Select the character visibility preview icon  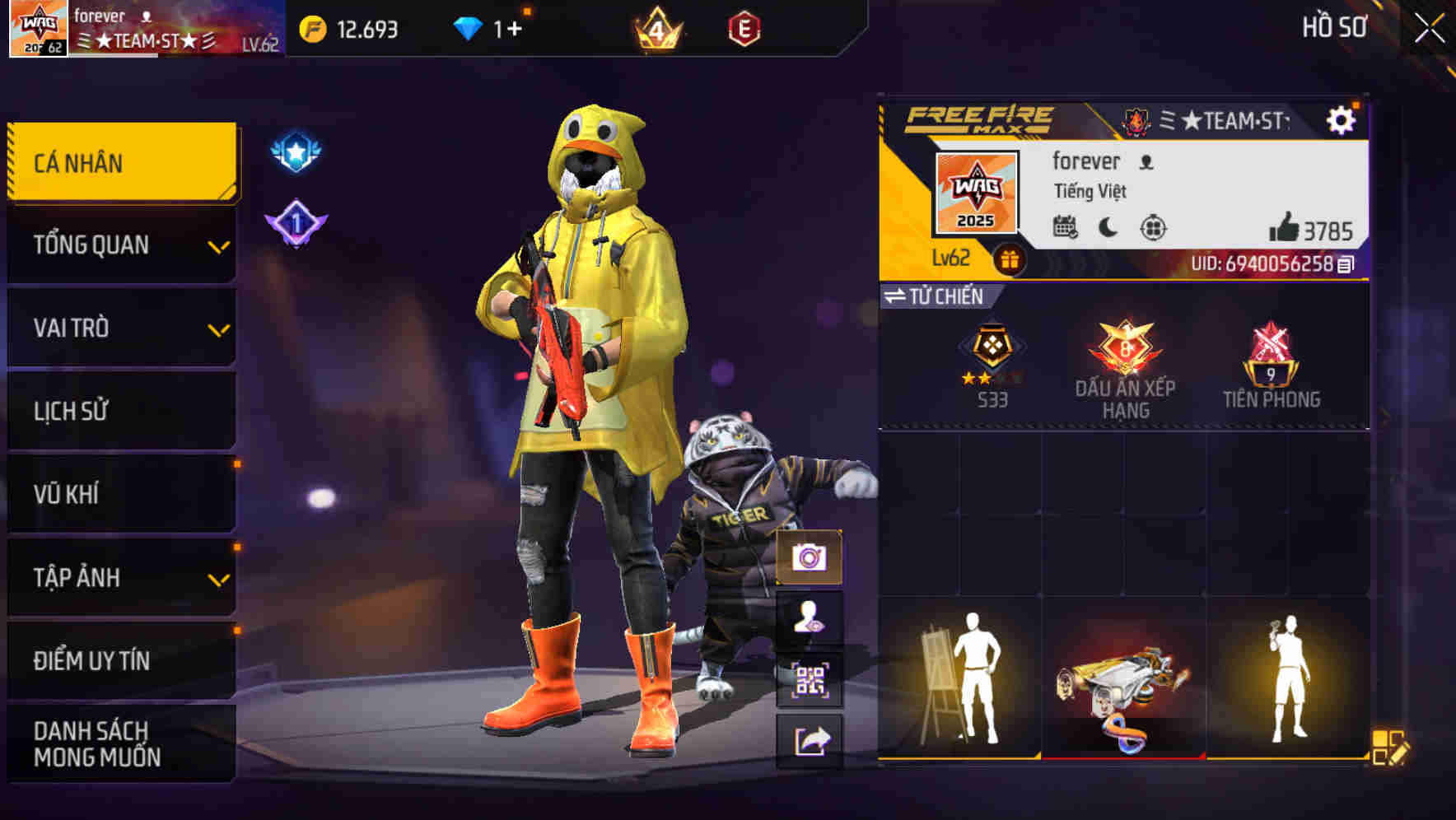[811, 618]
